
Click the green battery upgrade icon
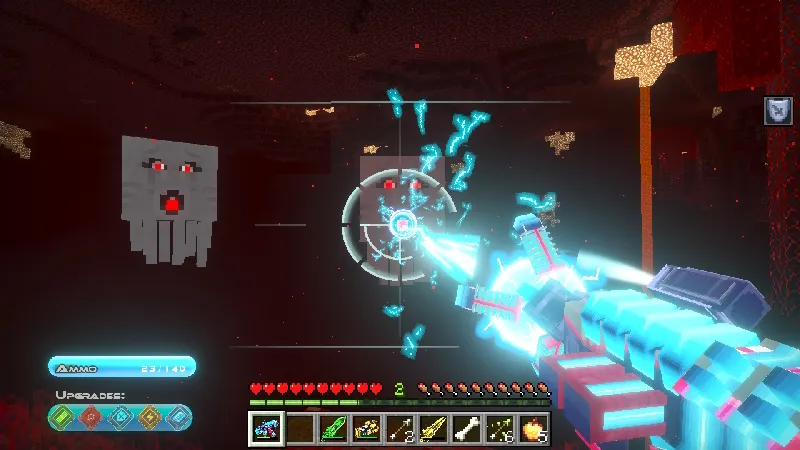64,417
